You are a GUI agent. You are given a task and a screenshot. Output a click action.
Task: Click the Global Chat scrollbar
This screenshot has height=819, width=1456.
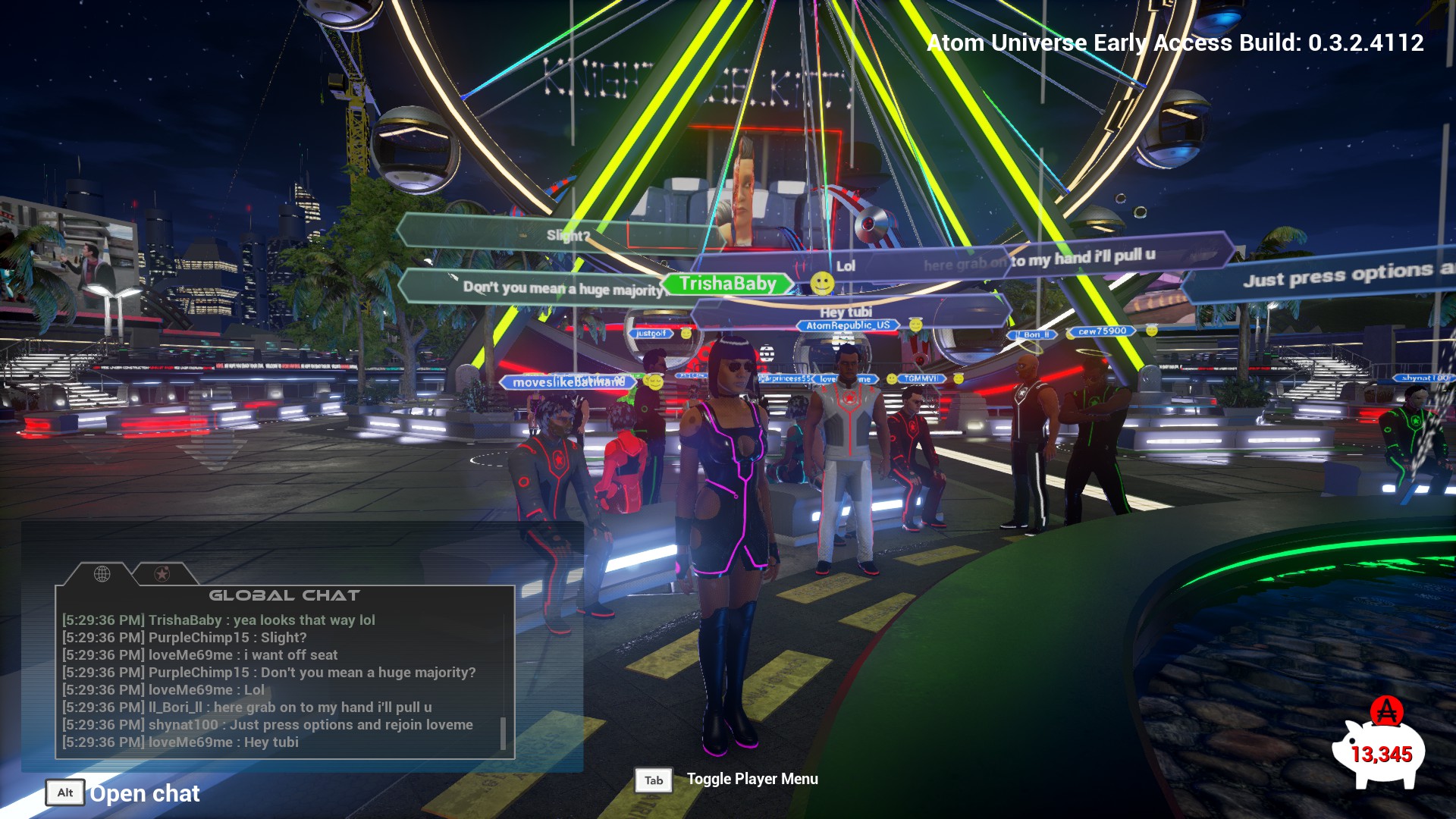click(503, 733)
